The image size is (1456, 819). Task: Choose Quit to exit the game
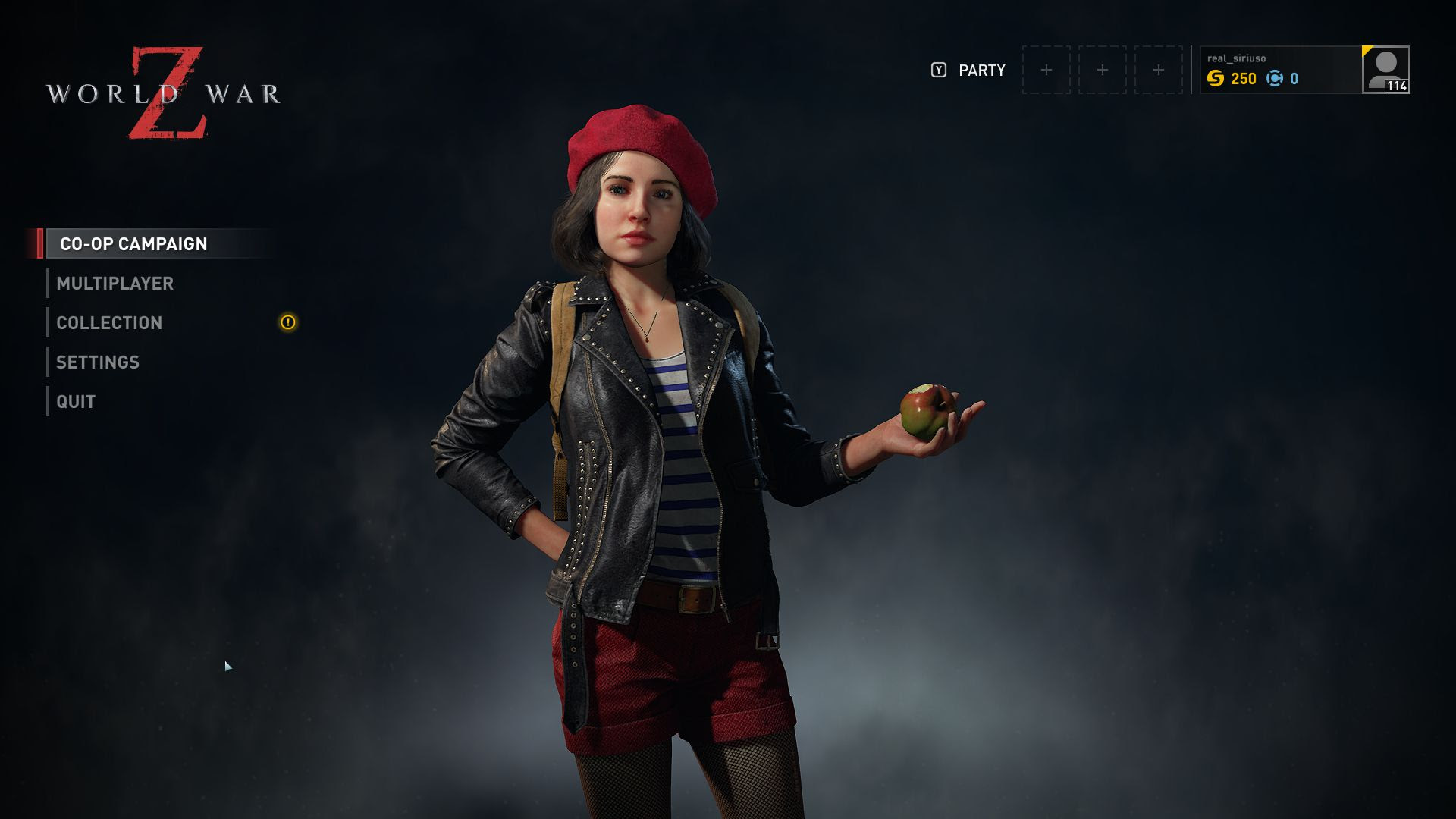click(76, 401)
